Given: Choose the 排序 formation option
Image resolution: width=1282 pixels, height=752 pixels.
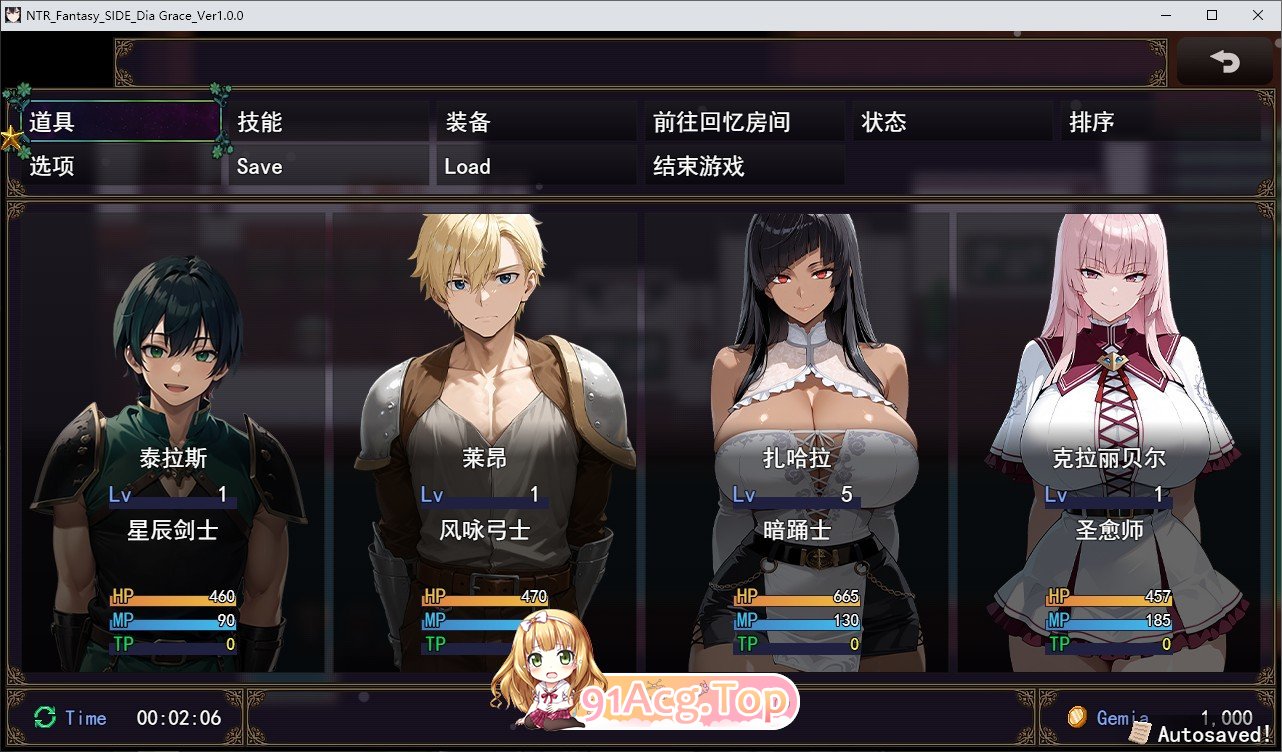Looking at the screenshot, I should tap(1160, 122).
